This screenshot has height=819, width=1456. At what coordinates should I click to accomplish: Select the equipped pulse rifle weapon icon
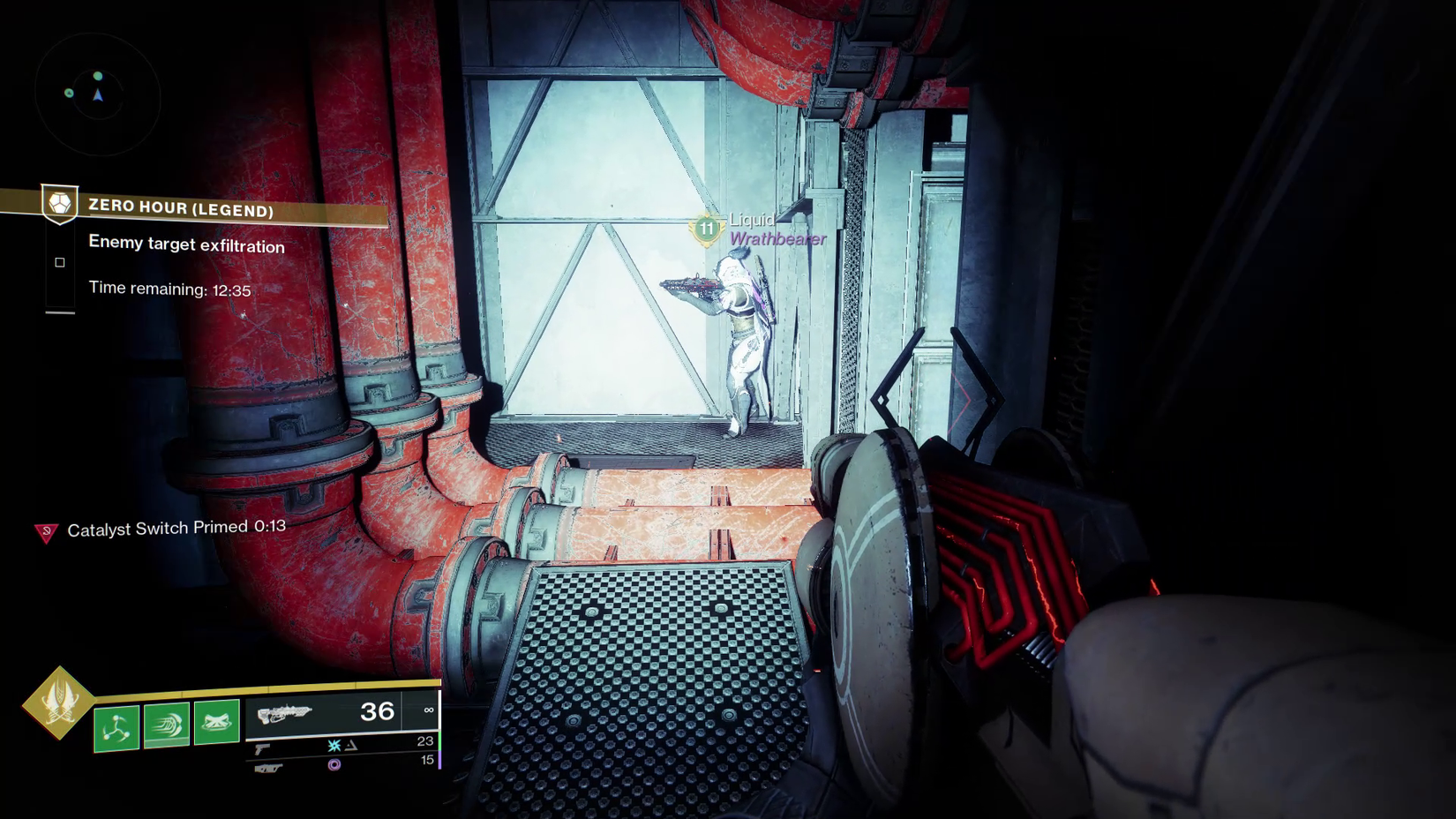click(x=284, y=713)
